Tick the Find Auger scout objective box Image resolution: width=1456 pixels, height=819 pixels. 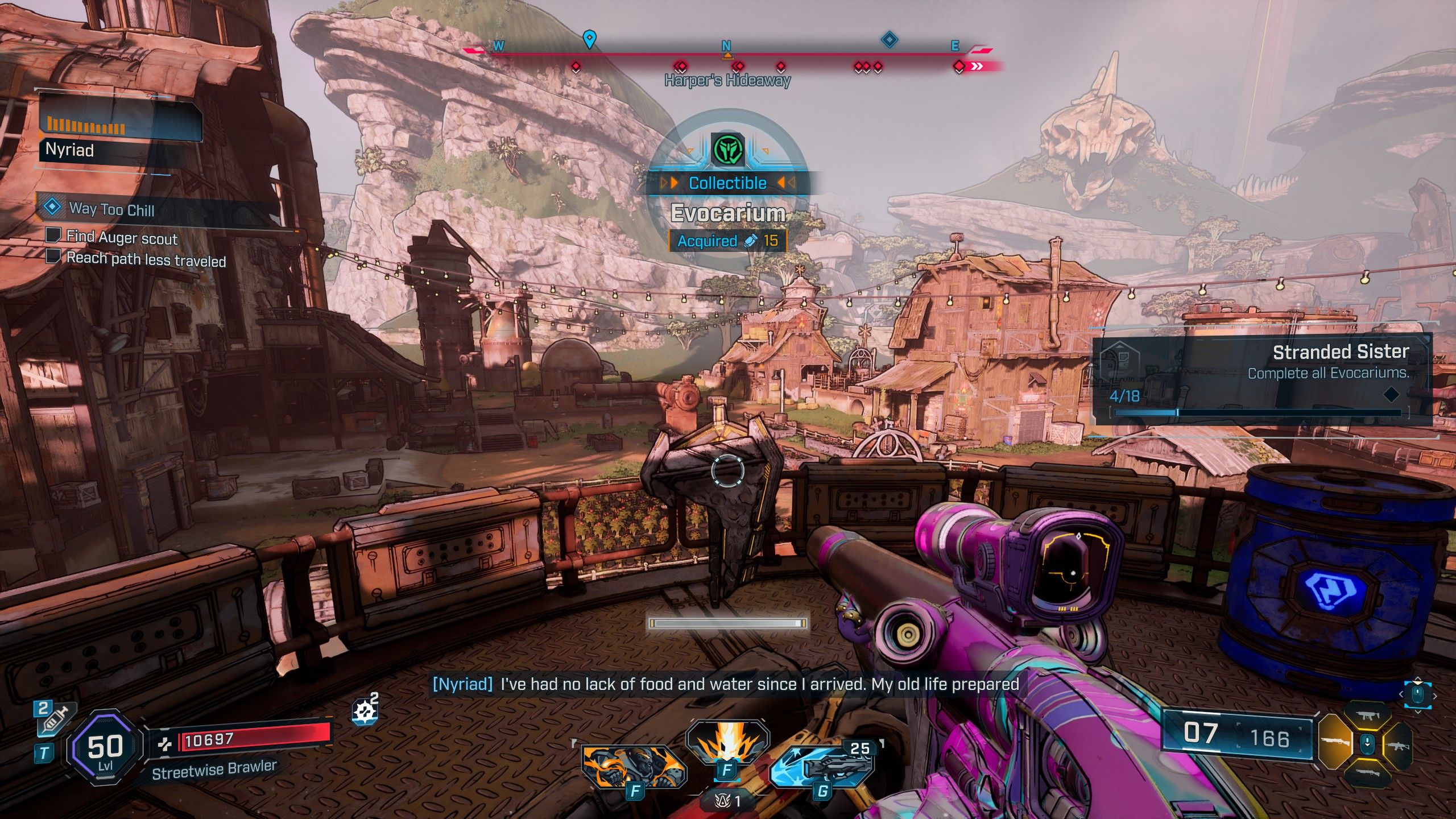(x=53, y=235)
